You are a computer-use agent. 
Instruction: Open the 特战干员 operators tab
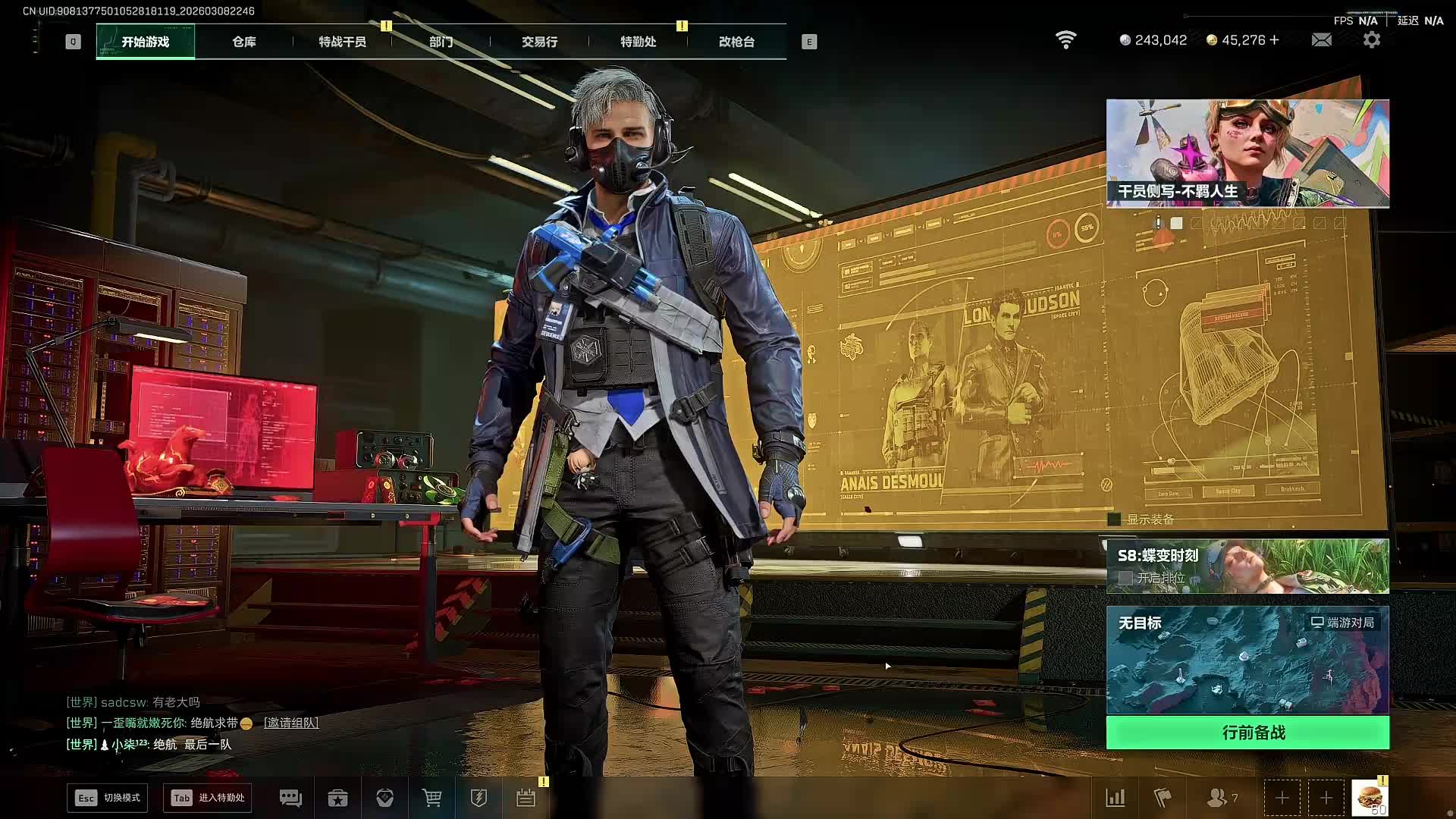pos(342,42)
